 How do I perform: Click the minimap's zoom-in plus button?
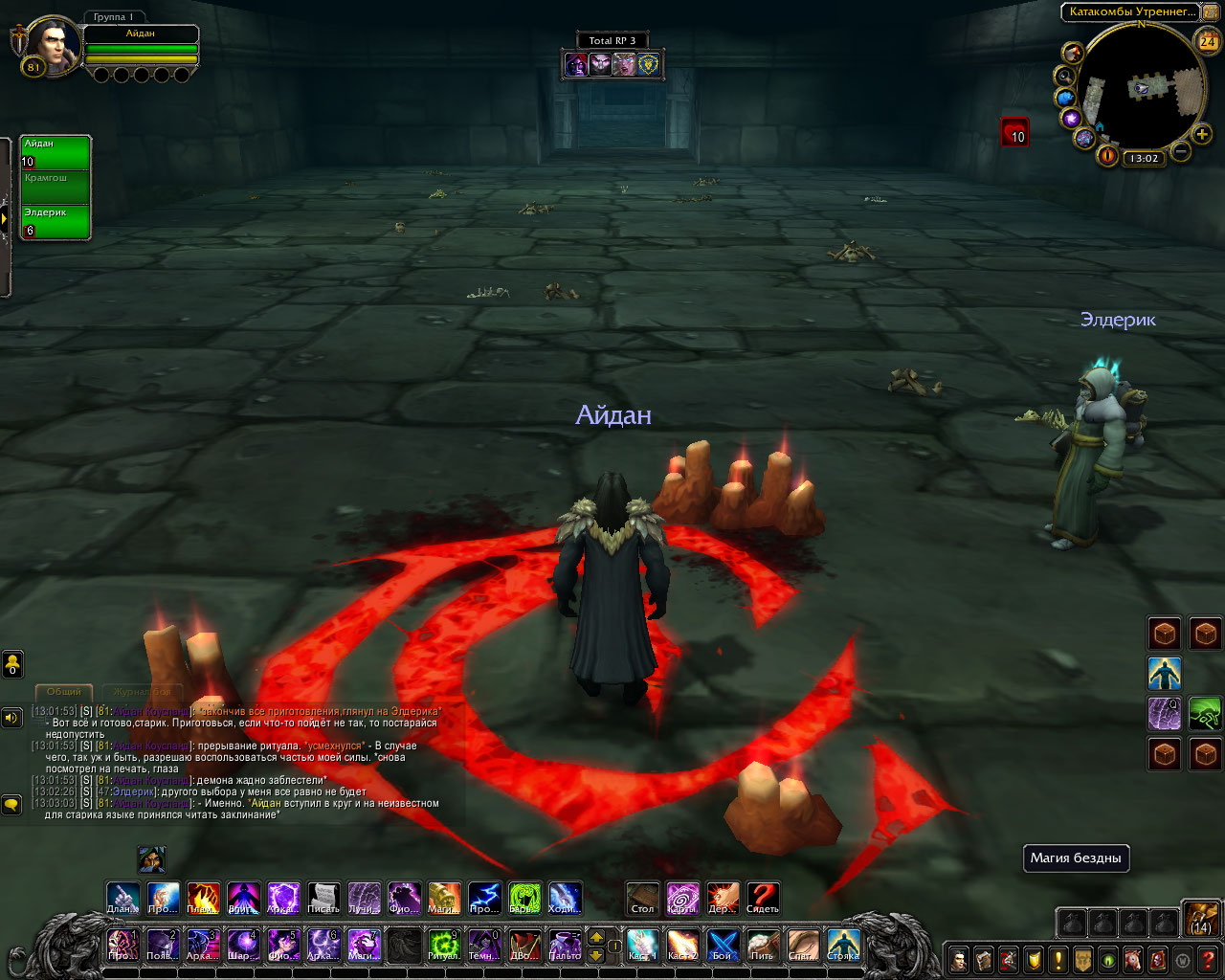pyautogui.click(x=1202, y=134)
